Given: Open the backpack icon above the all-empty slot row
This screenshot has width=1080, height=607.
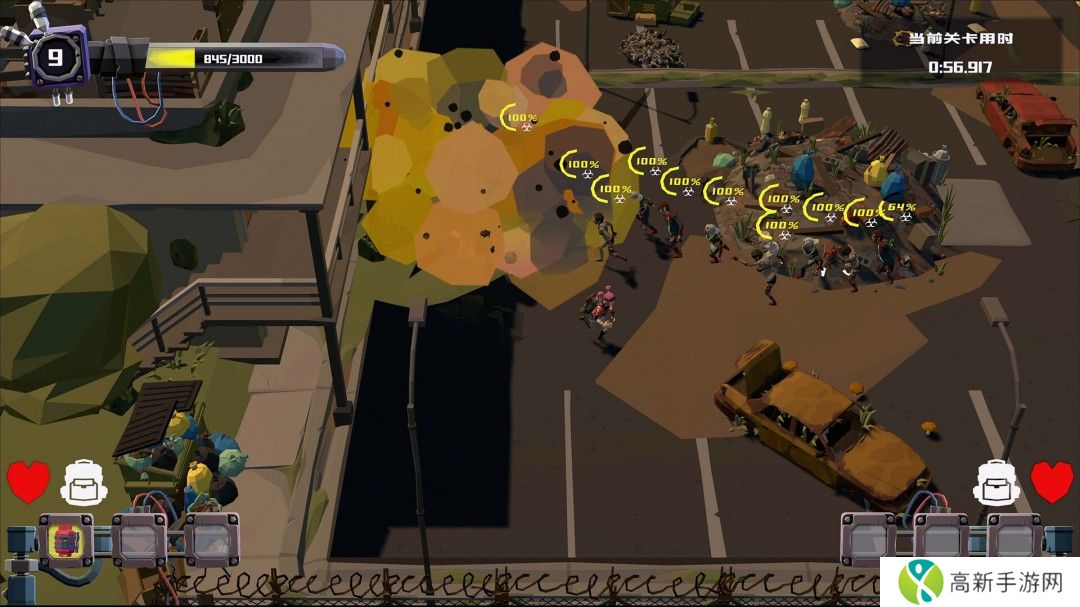Looking at the screenshot, I should coord(995,483).
